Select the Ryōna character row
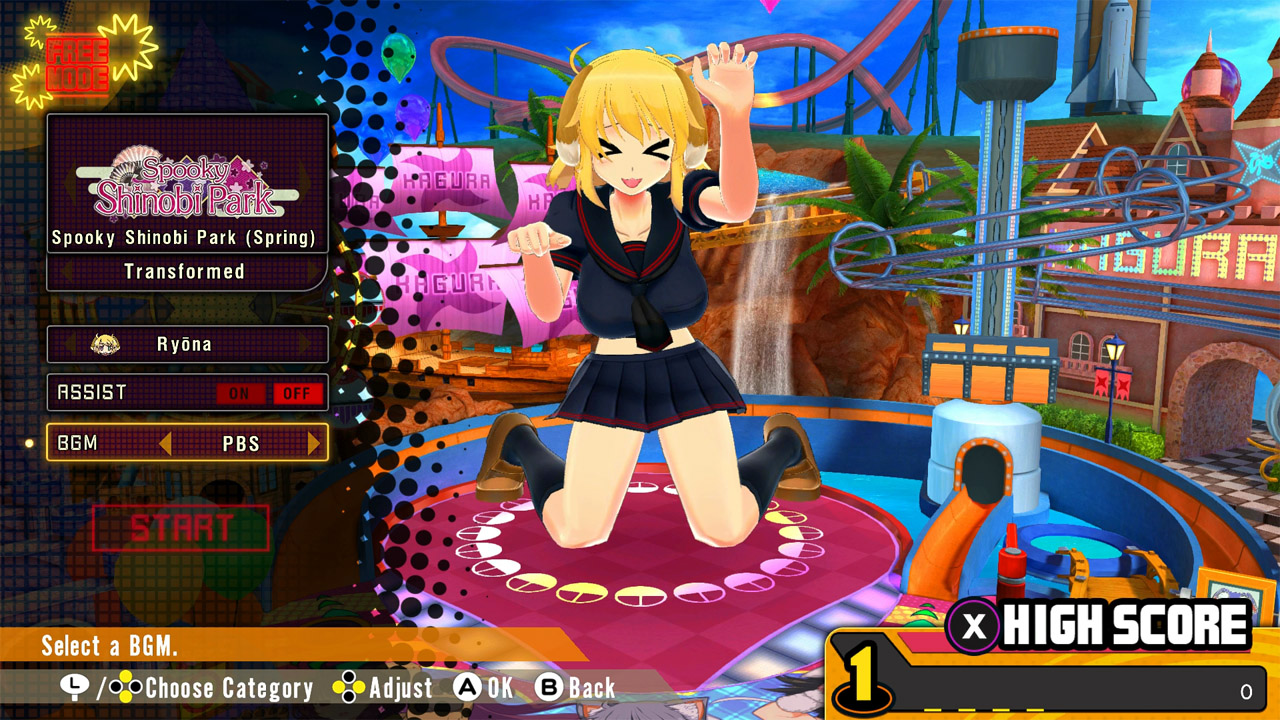The height and width of the screenshot is (720, 1280). pos(186,344)
